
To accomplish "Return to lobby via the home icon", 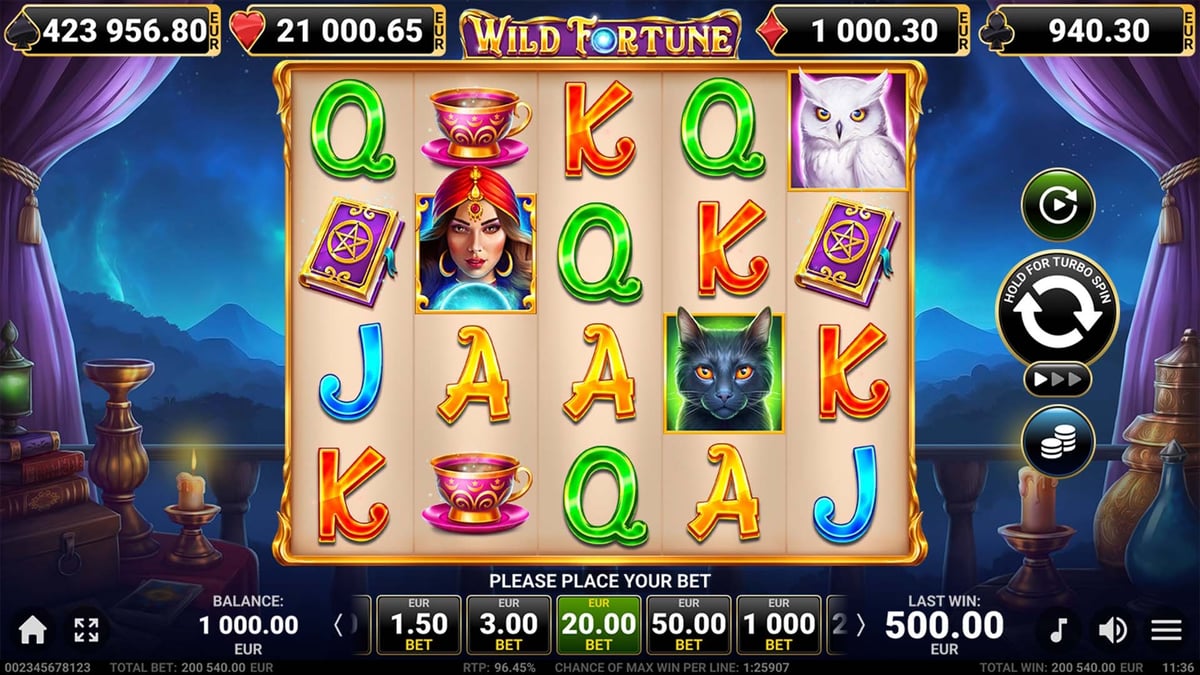I will pos(33,629).
